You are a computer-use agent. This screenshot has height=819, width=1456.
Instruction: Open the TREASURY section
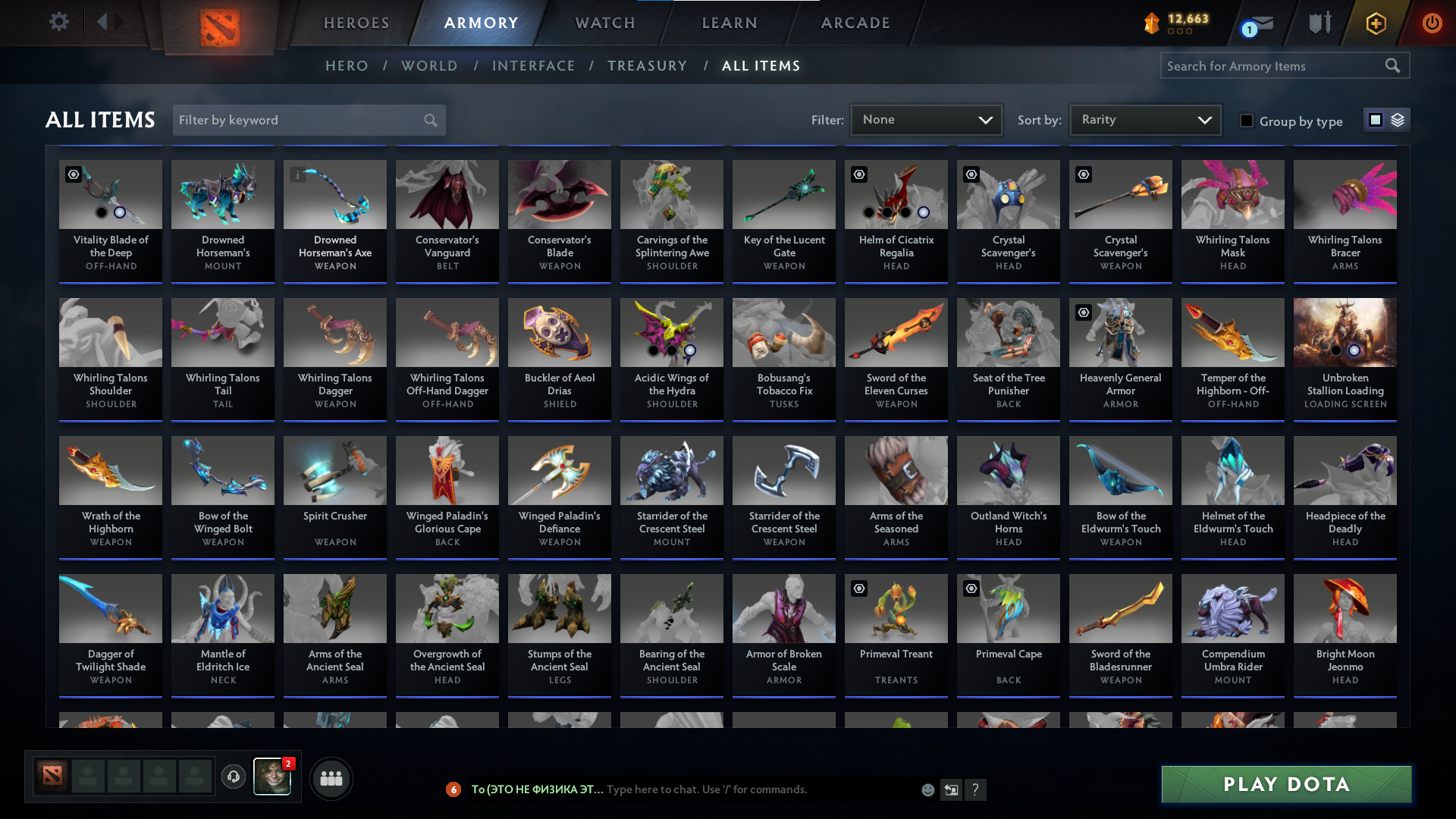647,66
